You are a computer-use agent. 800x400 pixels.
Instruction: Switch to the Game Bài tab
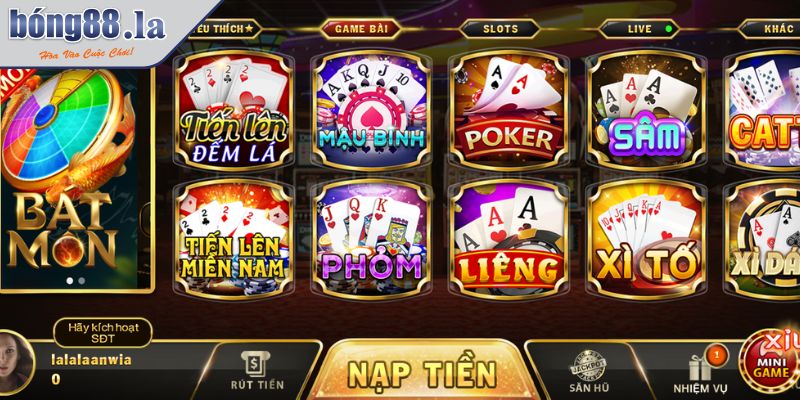(364, 29)
